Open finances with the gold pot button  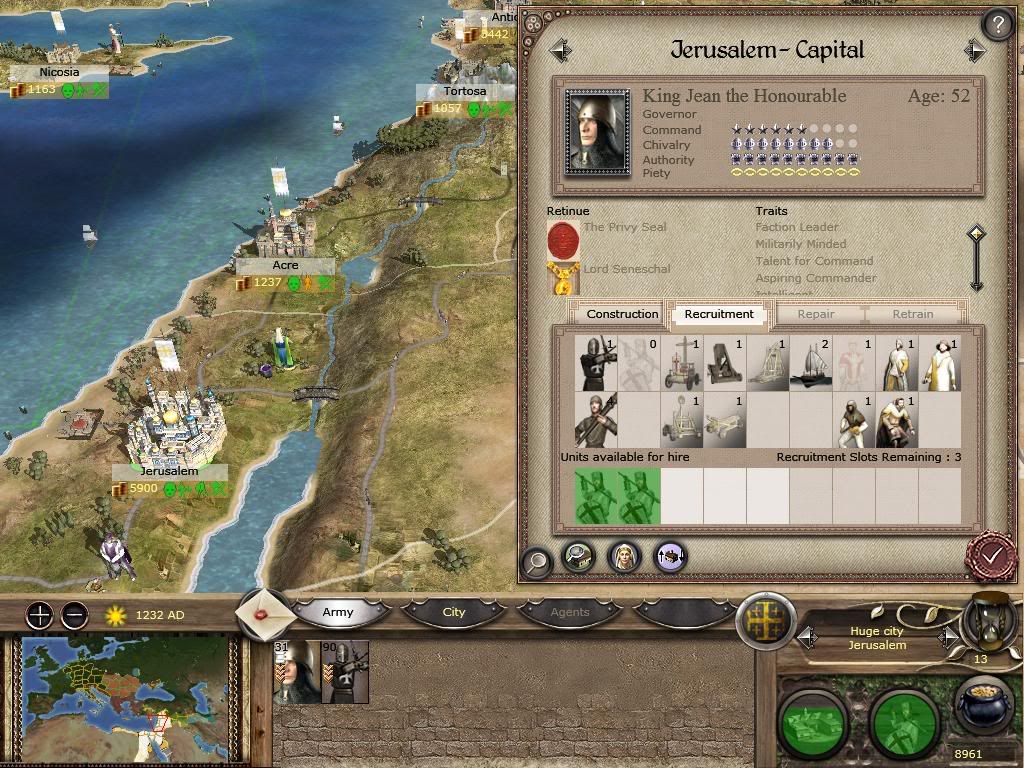click(981, 707)
